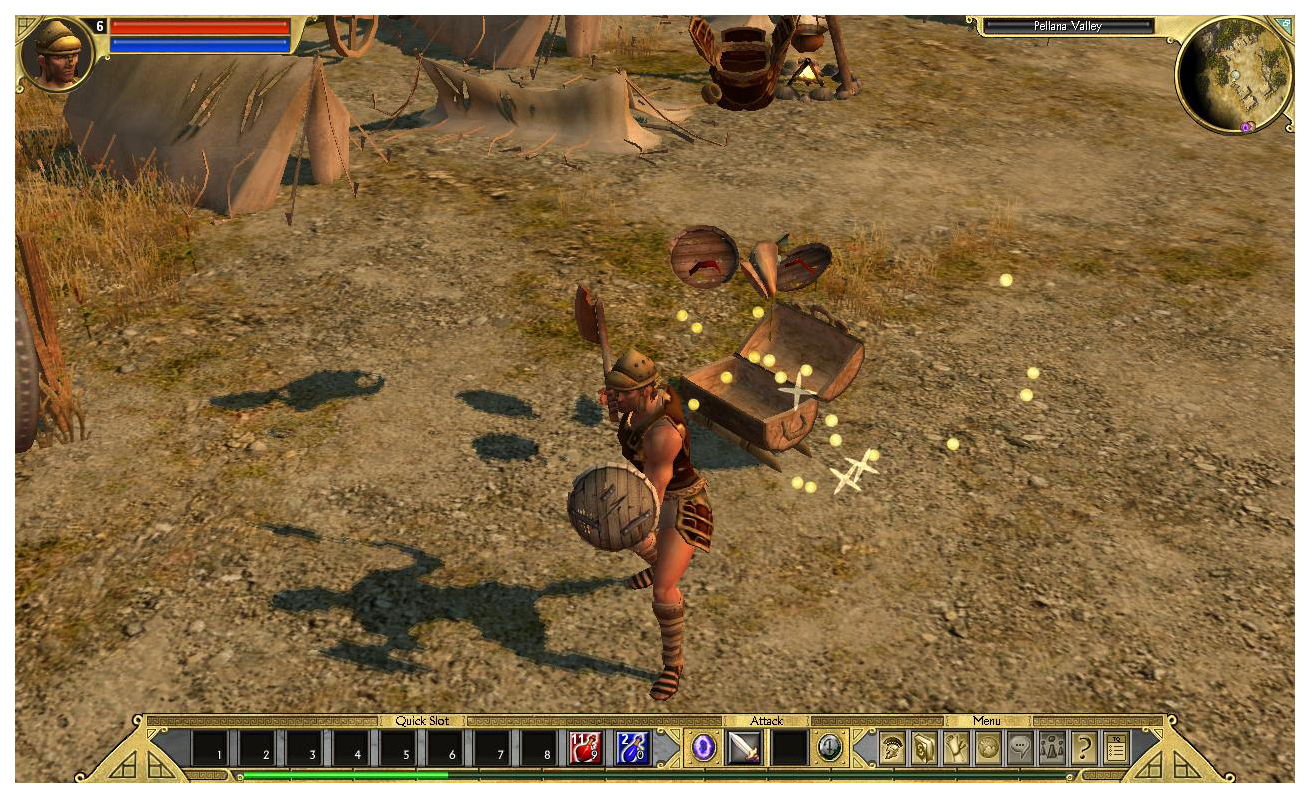
Task: Click the round weapon-swap button
Action: pos(830,748)
